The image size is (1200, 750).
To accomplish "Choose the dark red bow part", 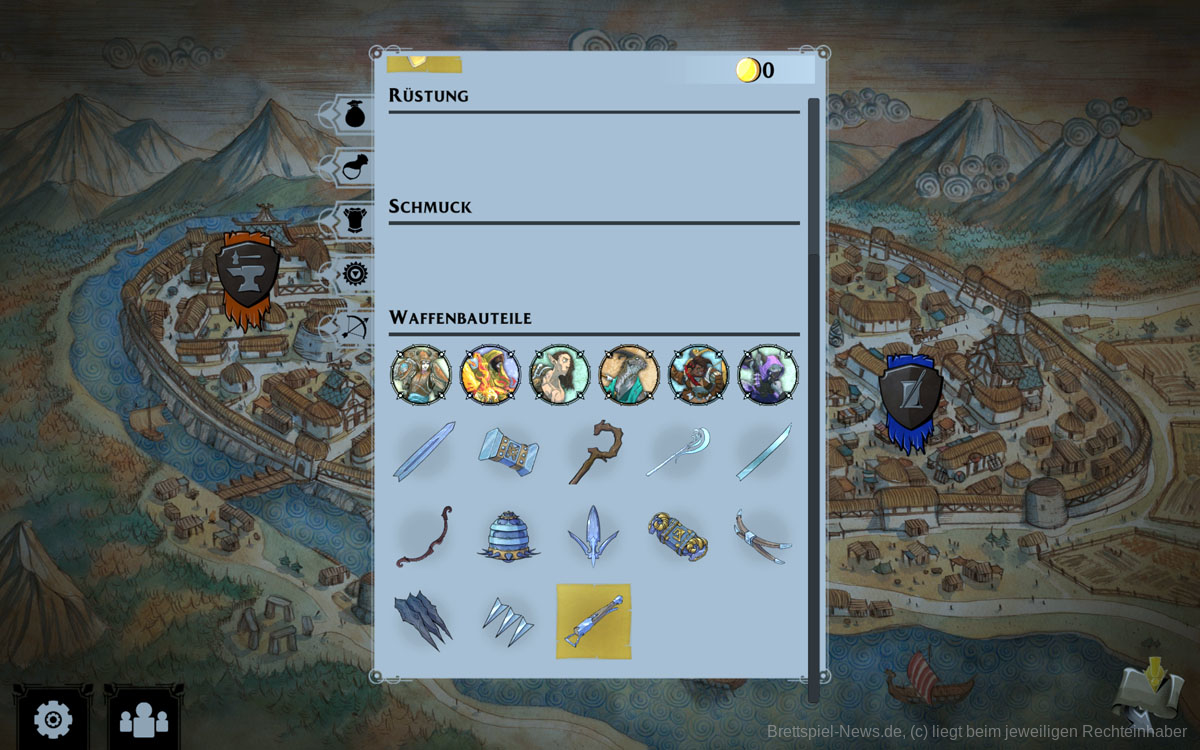I will (424, 536).
